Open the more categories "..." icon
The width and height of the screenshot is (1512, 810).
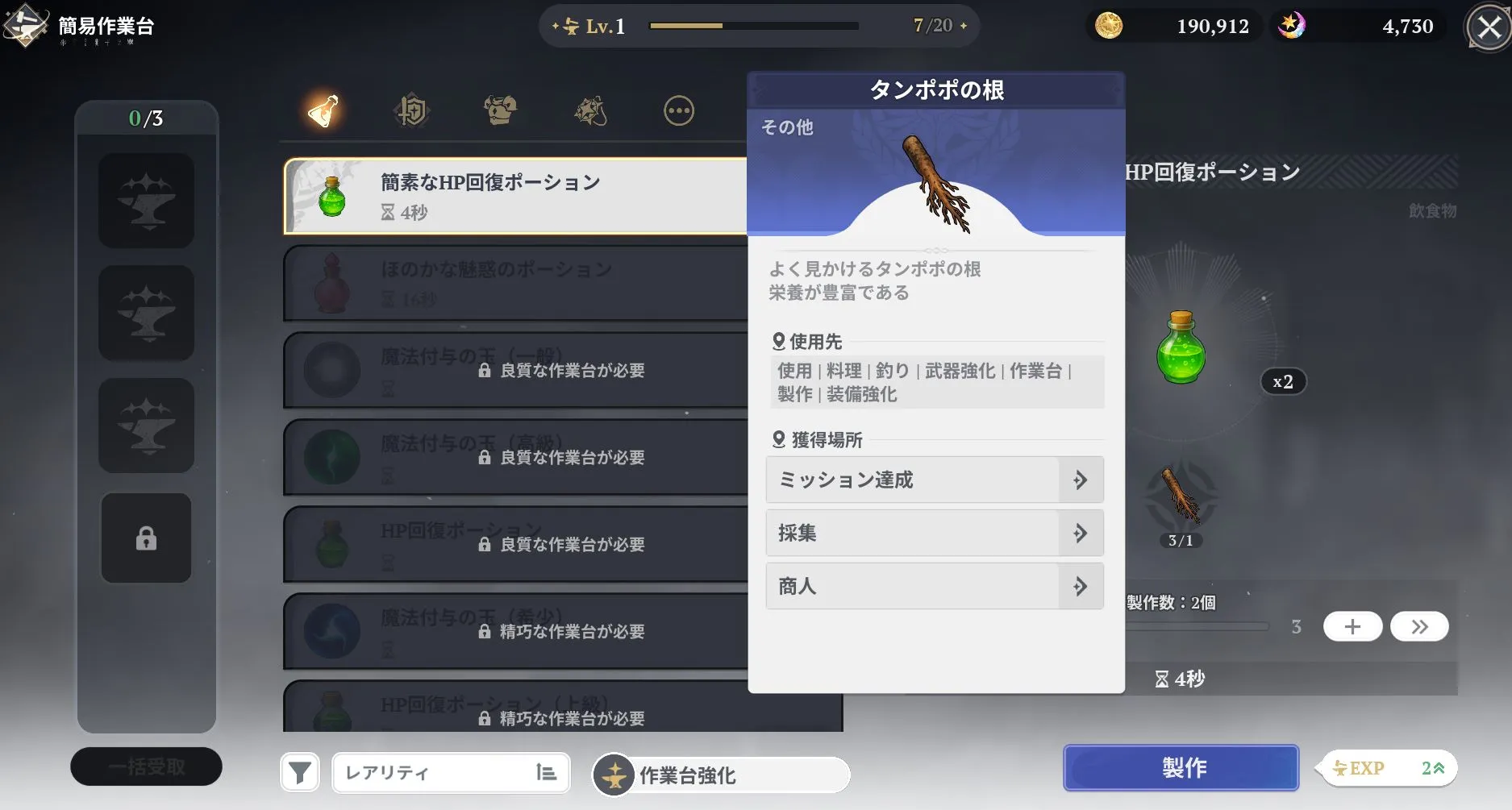tap(678, 110)
